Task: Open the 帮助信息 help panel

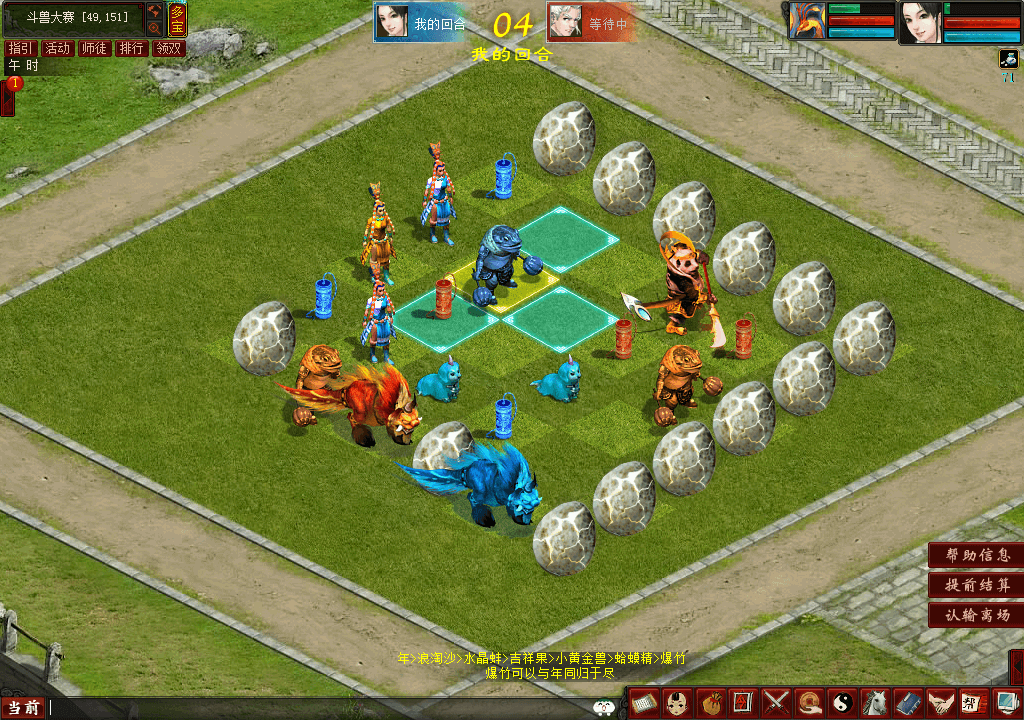Action: tap(977, 555)
